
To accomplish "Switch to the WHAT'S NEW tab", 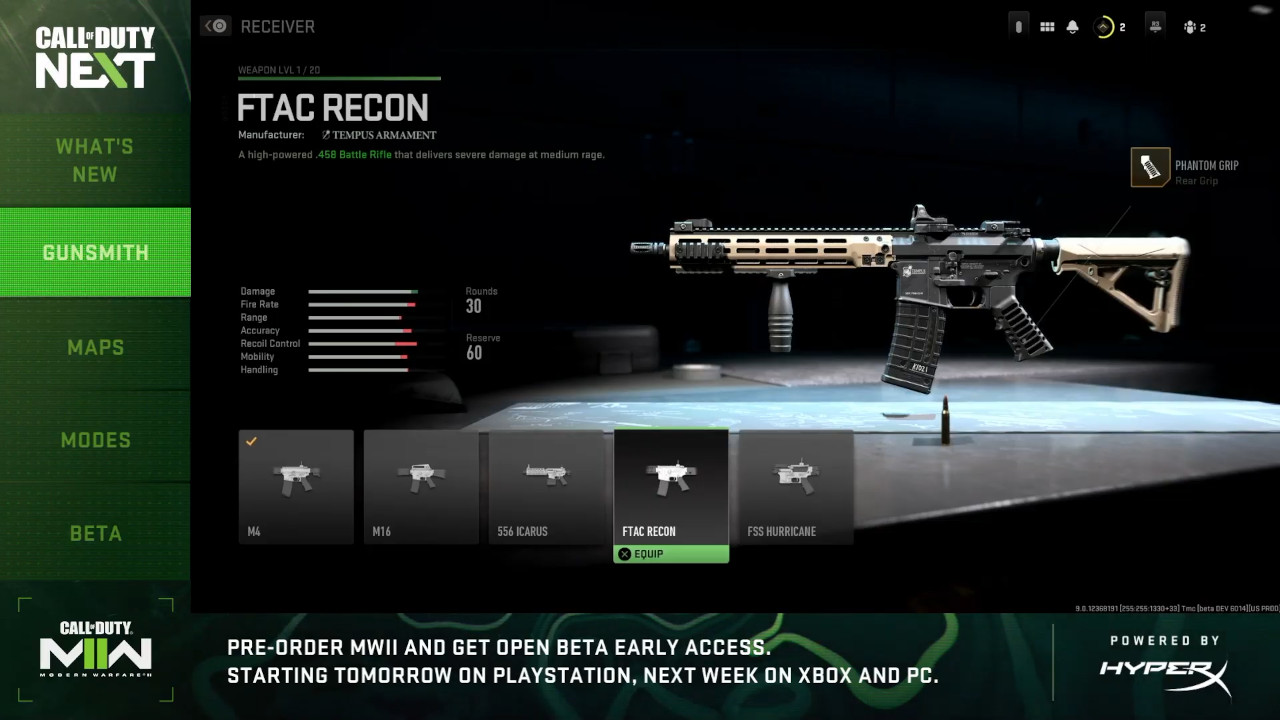I will pos(95,160).
